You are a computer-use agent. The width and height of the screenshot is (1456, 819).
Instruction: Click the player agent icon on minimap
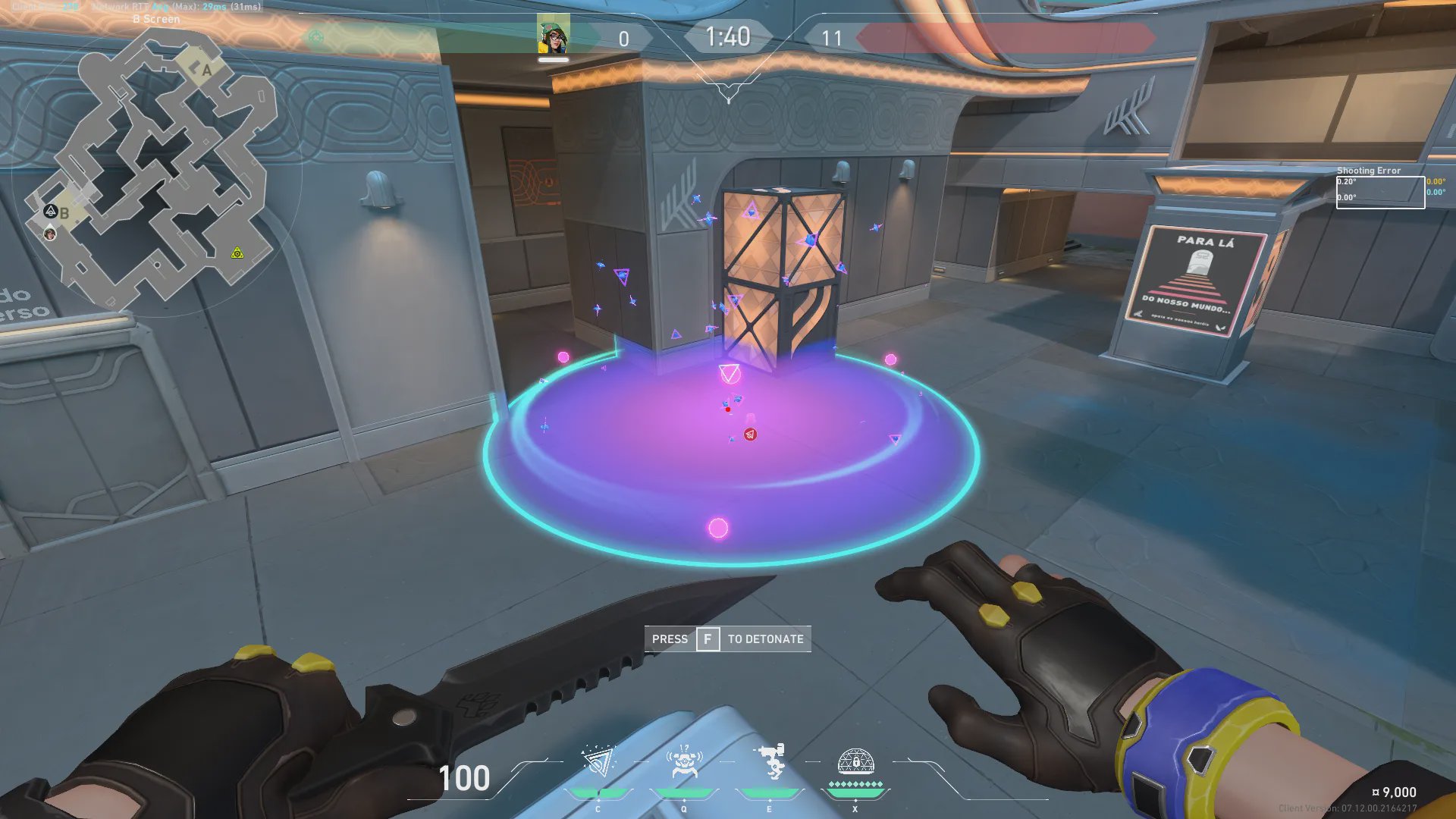pyautogui.click(x=50, y=234)
